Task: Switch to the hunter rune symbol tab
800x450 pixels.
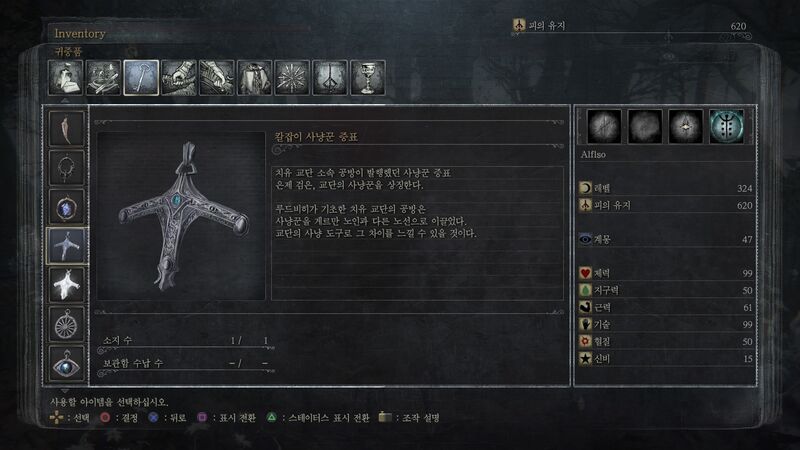Action: click(331, 77)
